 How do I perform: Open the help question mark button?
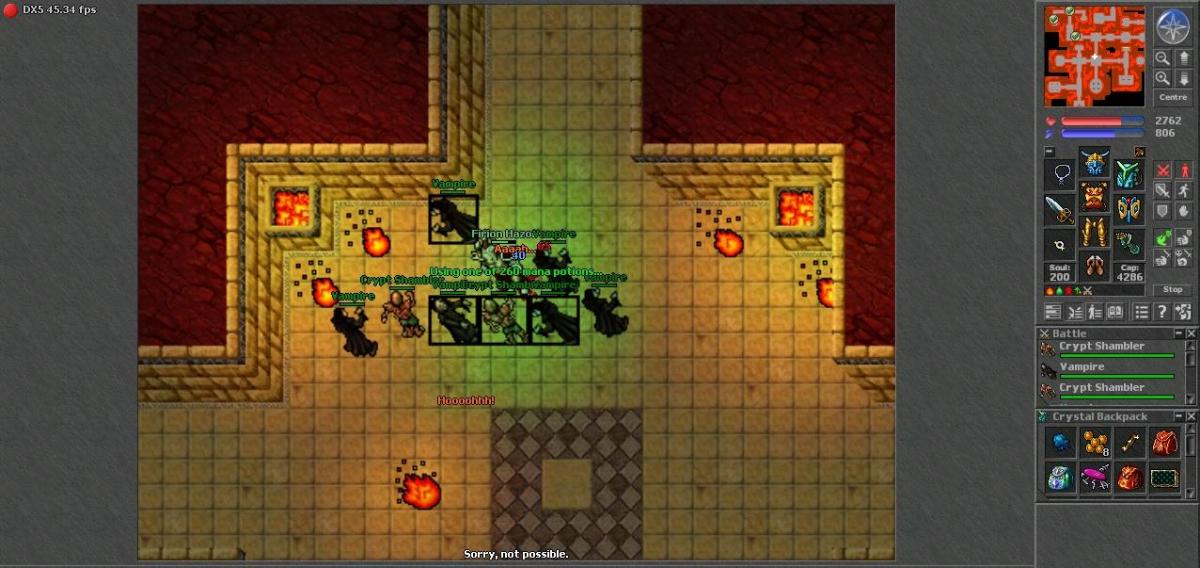[1163, 312]
